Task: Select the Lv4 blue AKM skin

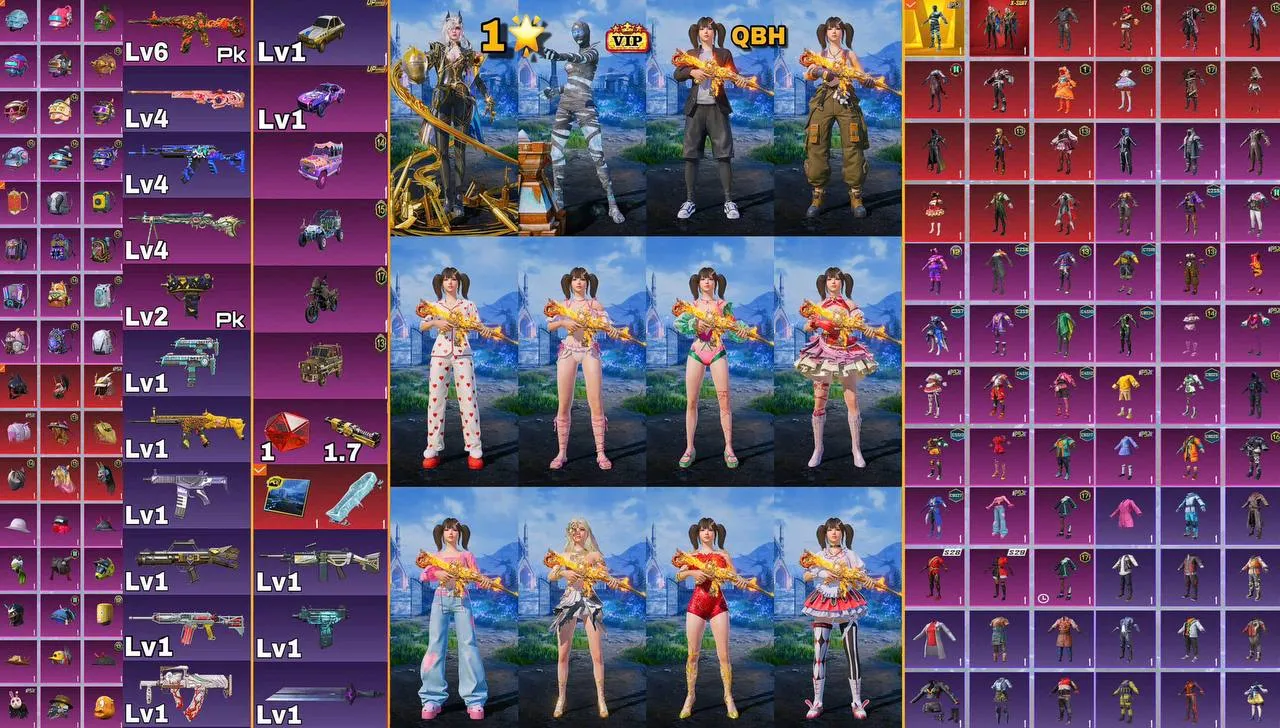Action: 186,163
